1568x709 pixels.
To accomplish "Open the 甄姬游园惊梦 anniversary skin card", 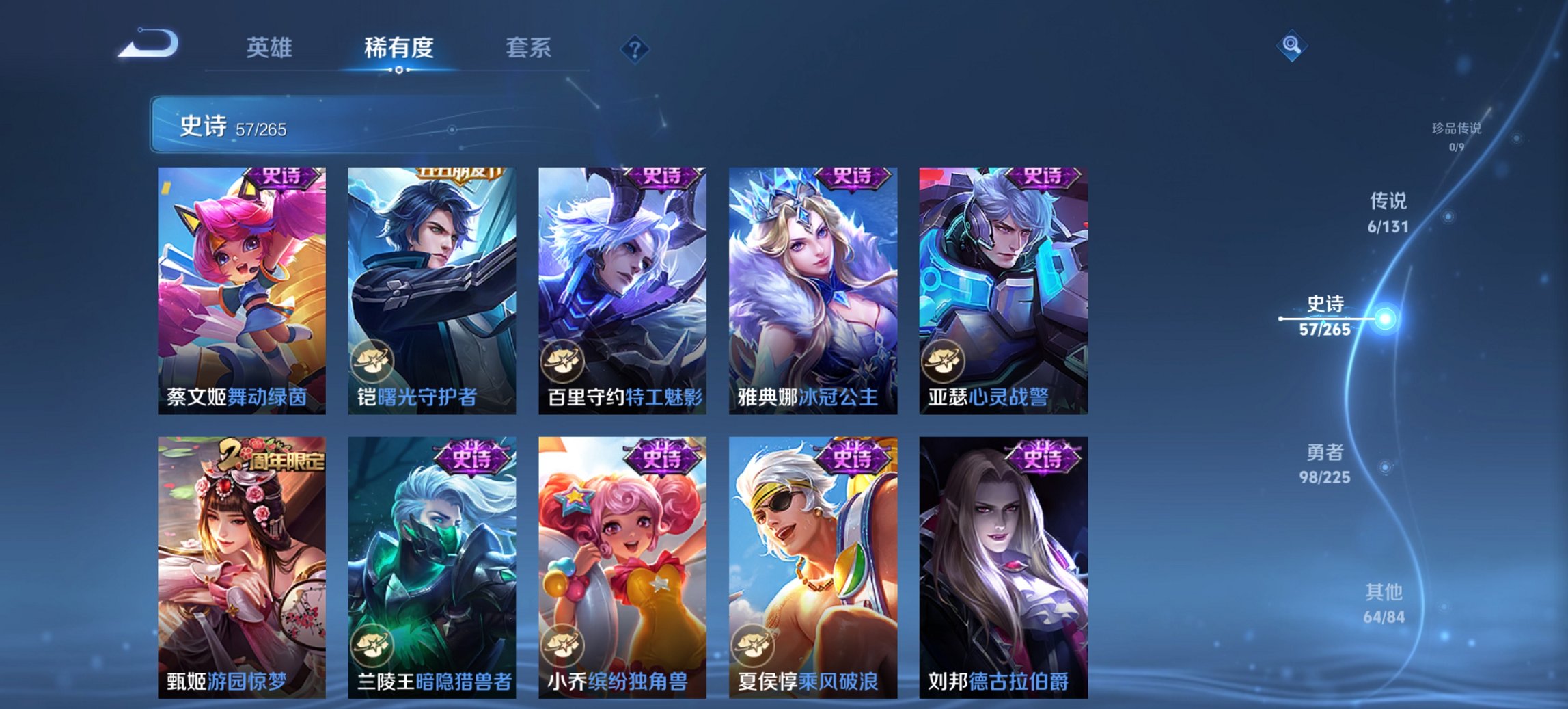I will click(238, 561).
